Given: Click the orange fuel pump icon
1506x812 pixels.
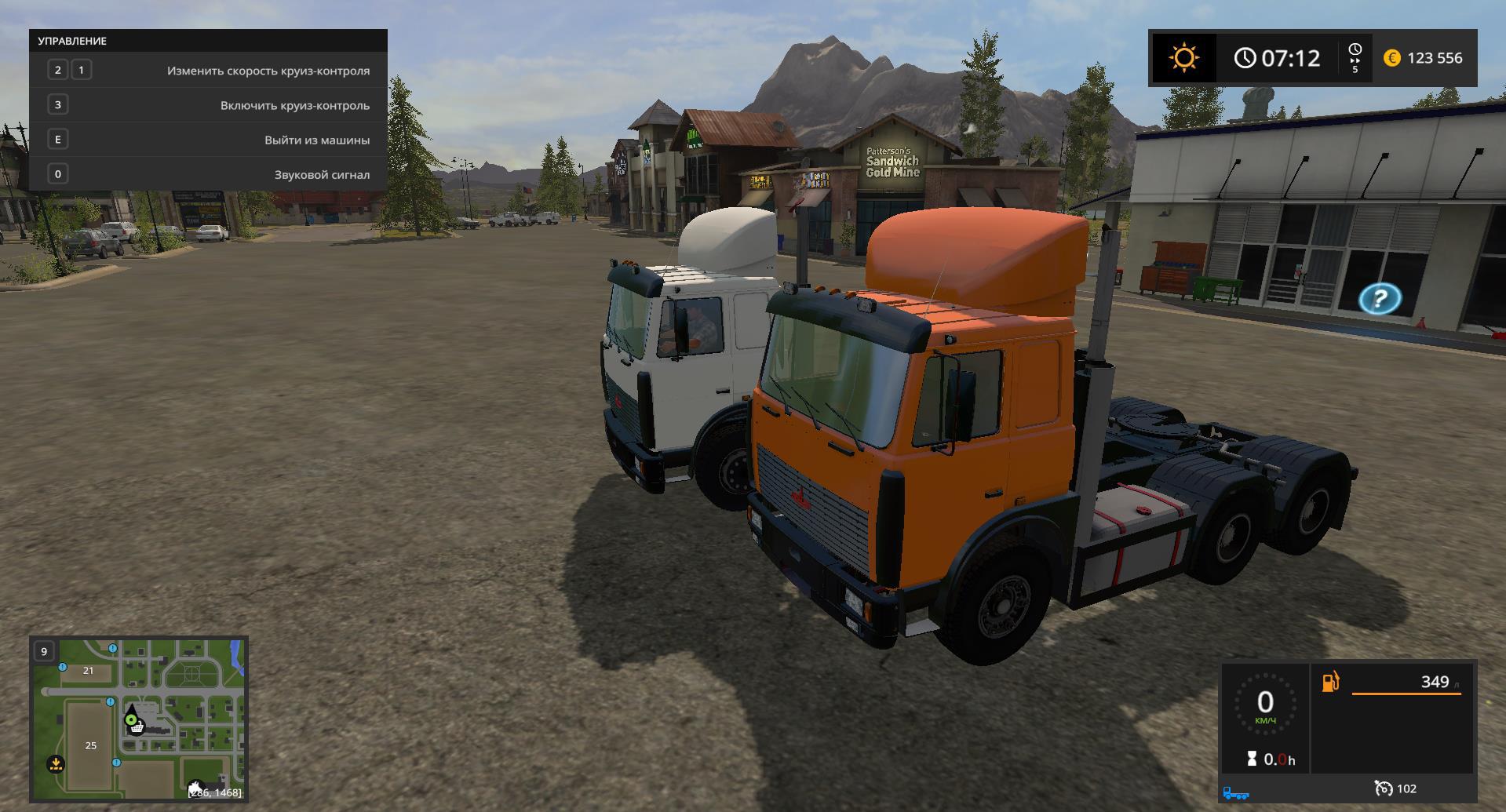Looking at the screenshot, I should (x=1331, y=682).
